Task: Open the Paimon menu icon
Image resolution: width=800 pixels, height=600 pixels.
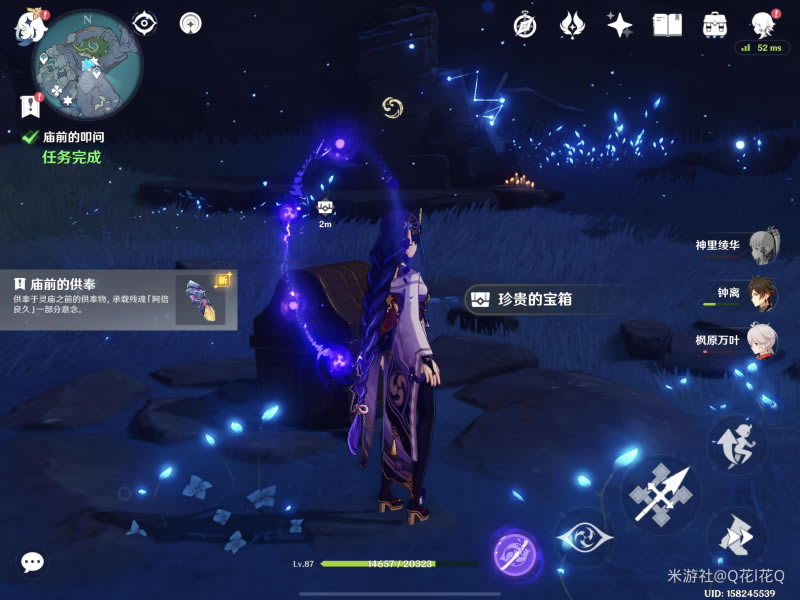Action: click(27, 25)
